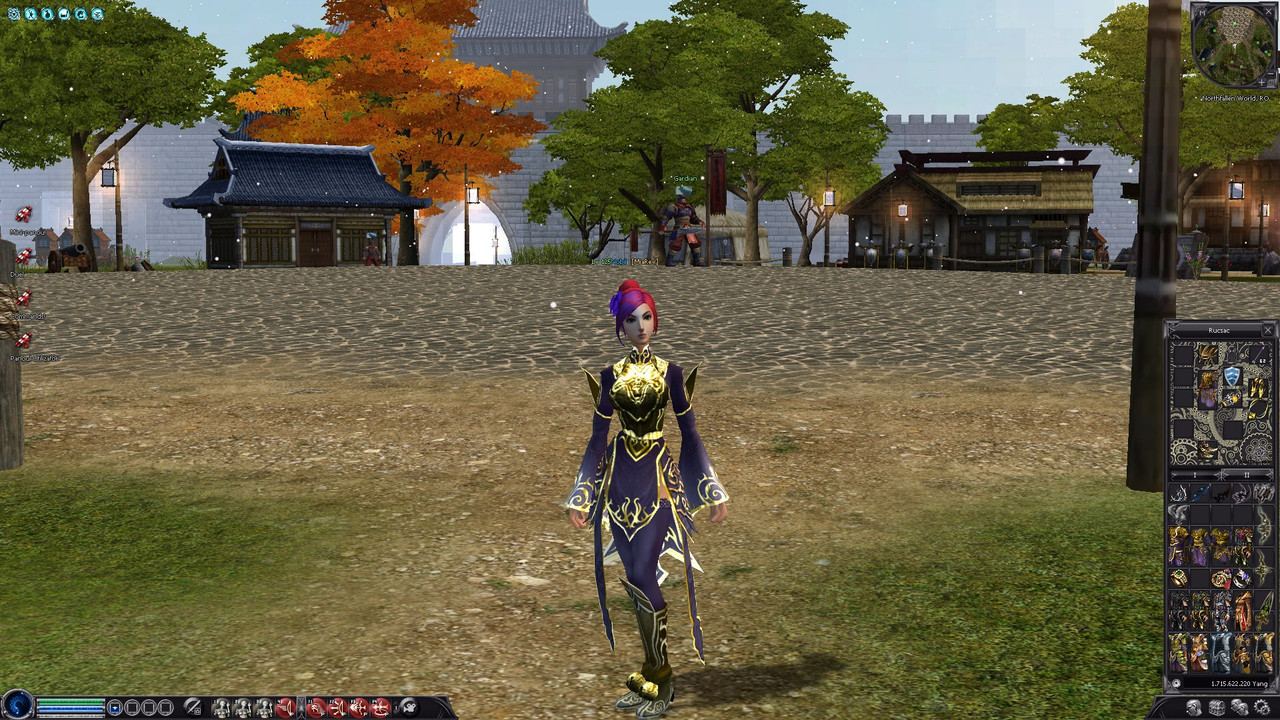Click the red winged mount icon on the hotbar
Screen dimensions: 1280x720
tap(285, 708)
